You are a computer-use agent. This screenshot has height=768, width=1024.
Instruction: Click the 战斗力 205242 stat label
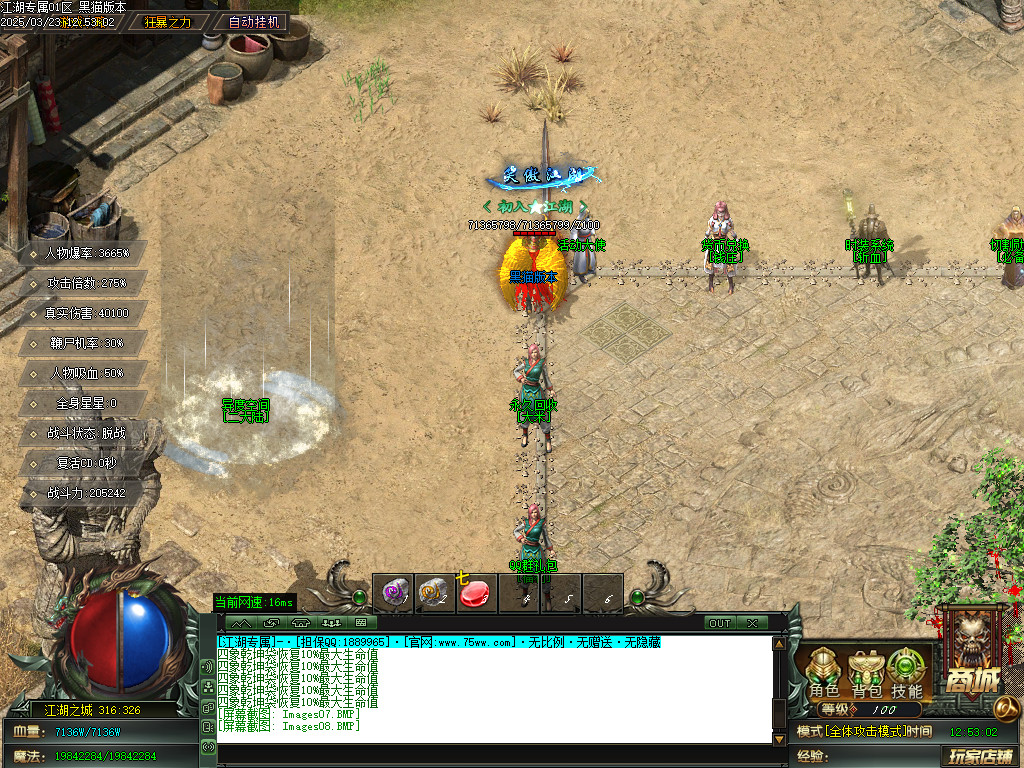pyautogui.click(x=87, y=493)
